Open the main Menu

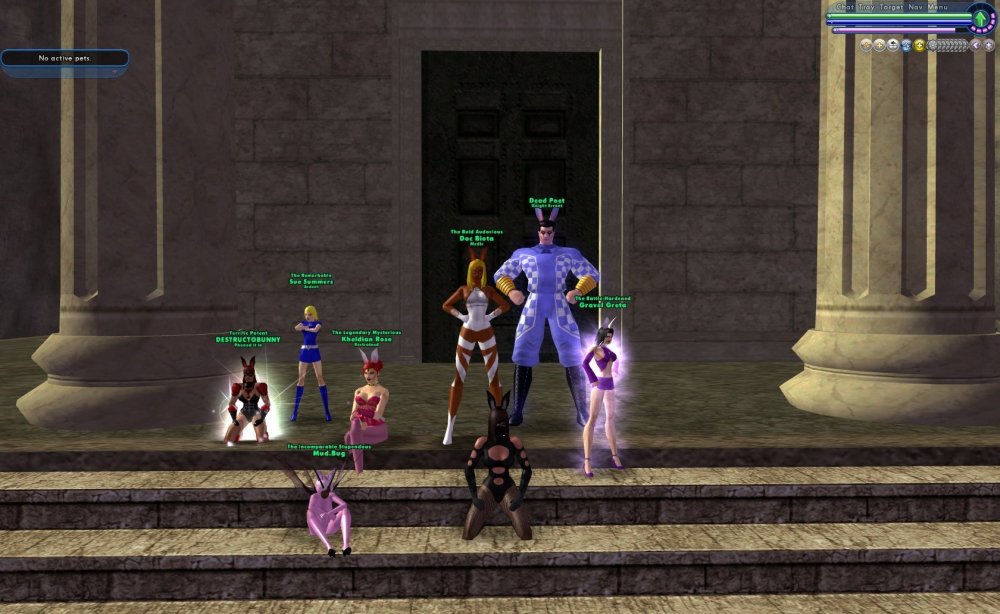[938, 7]
